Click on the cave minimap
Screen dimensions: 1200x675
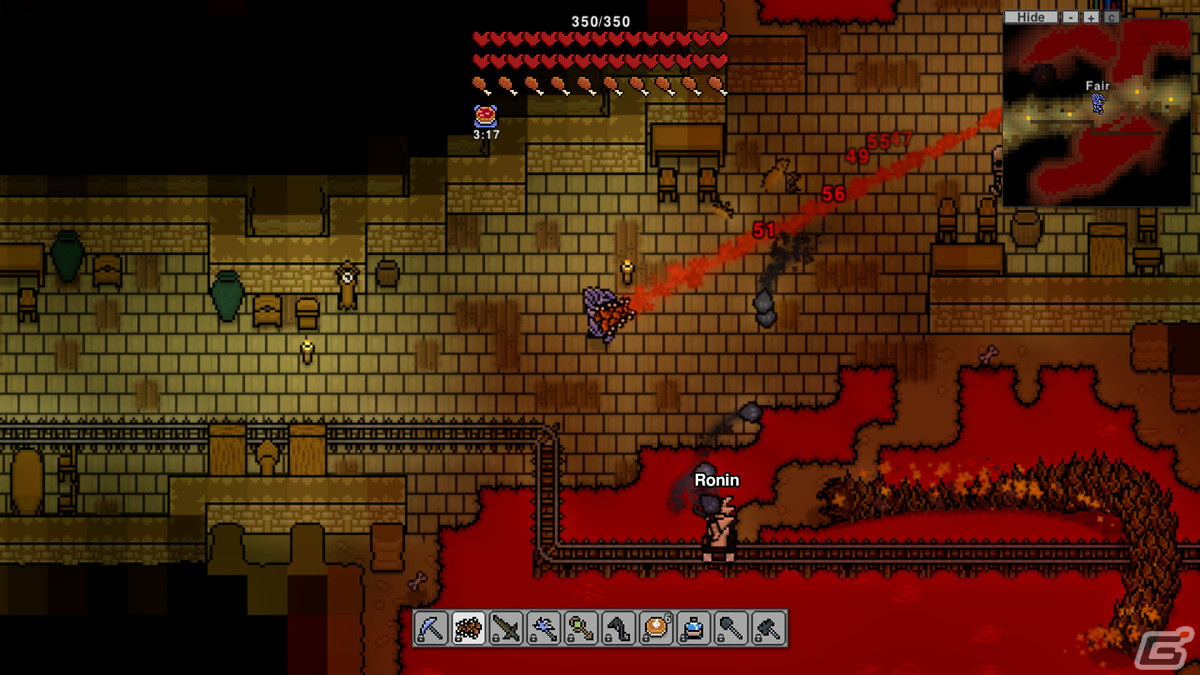coord(1097,115)
